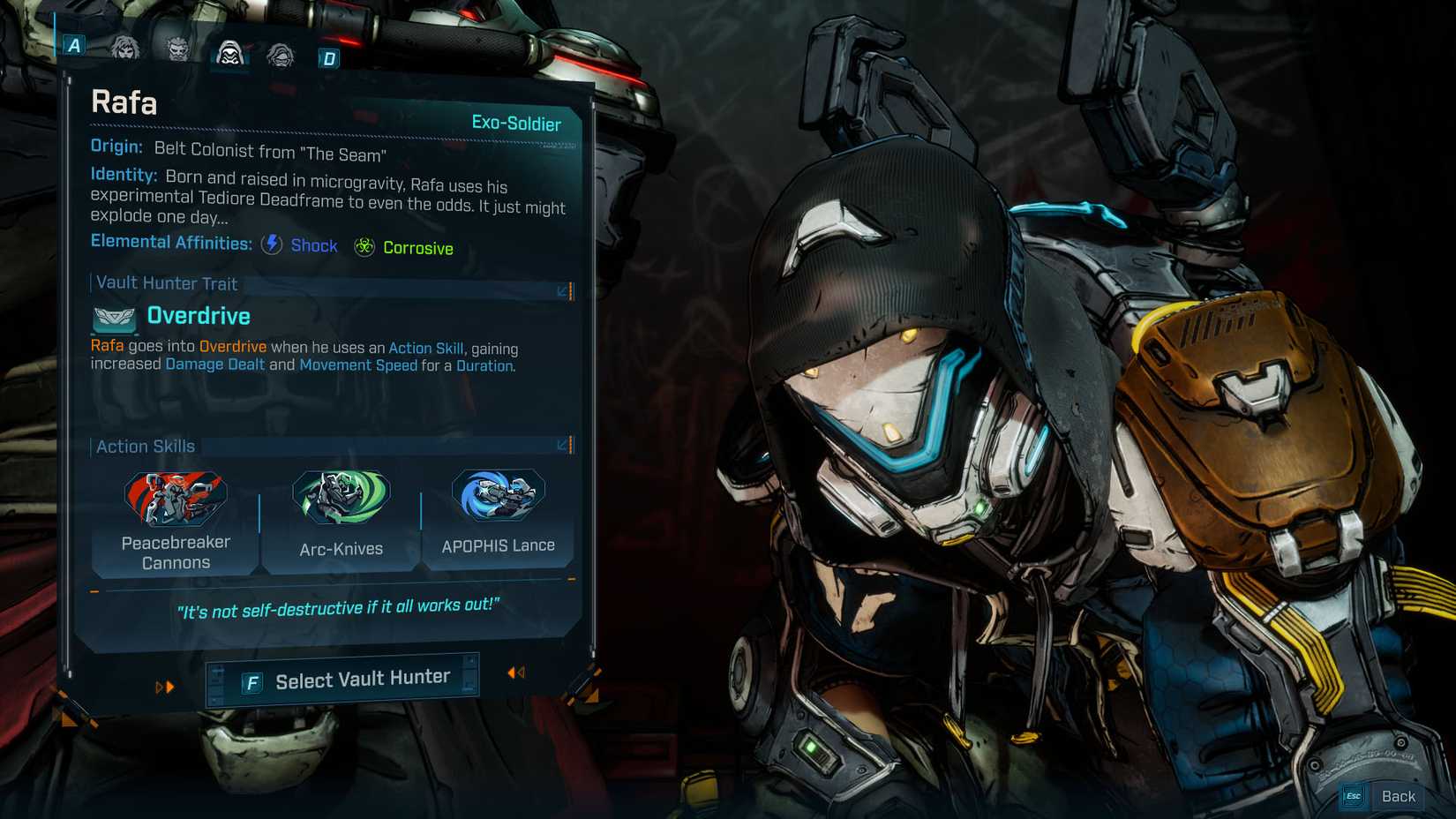Click the orange forward arrows below the panel
Image resolution: width=1456 pixels, height=819 pixels.
click(165, 687)
